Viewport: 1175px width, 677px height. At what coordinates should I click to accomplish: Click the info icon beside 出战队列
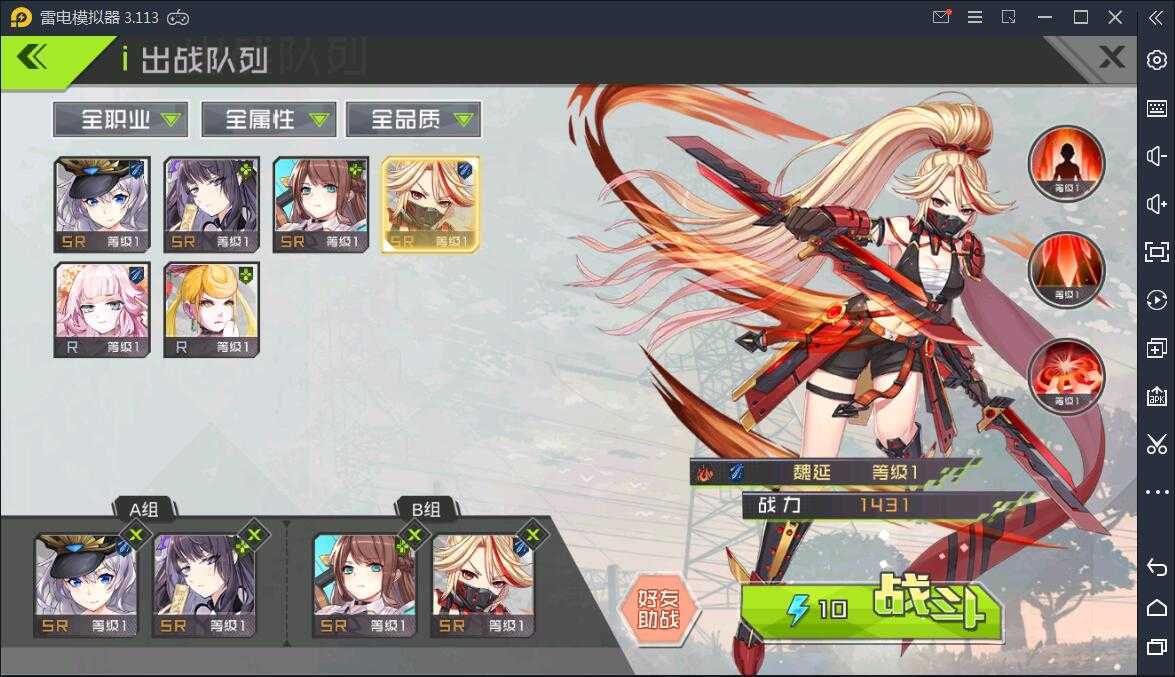[x=125, y=59]
